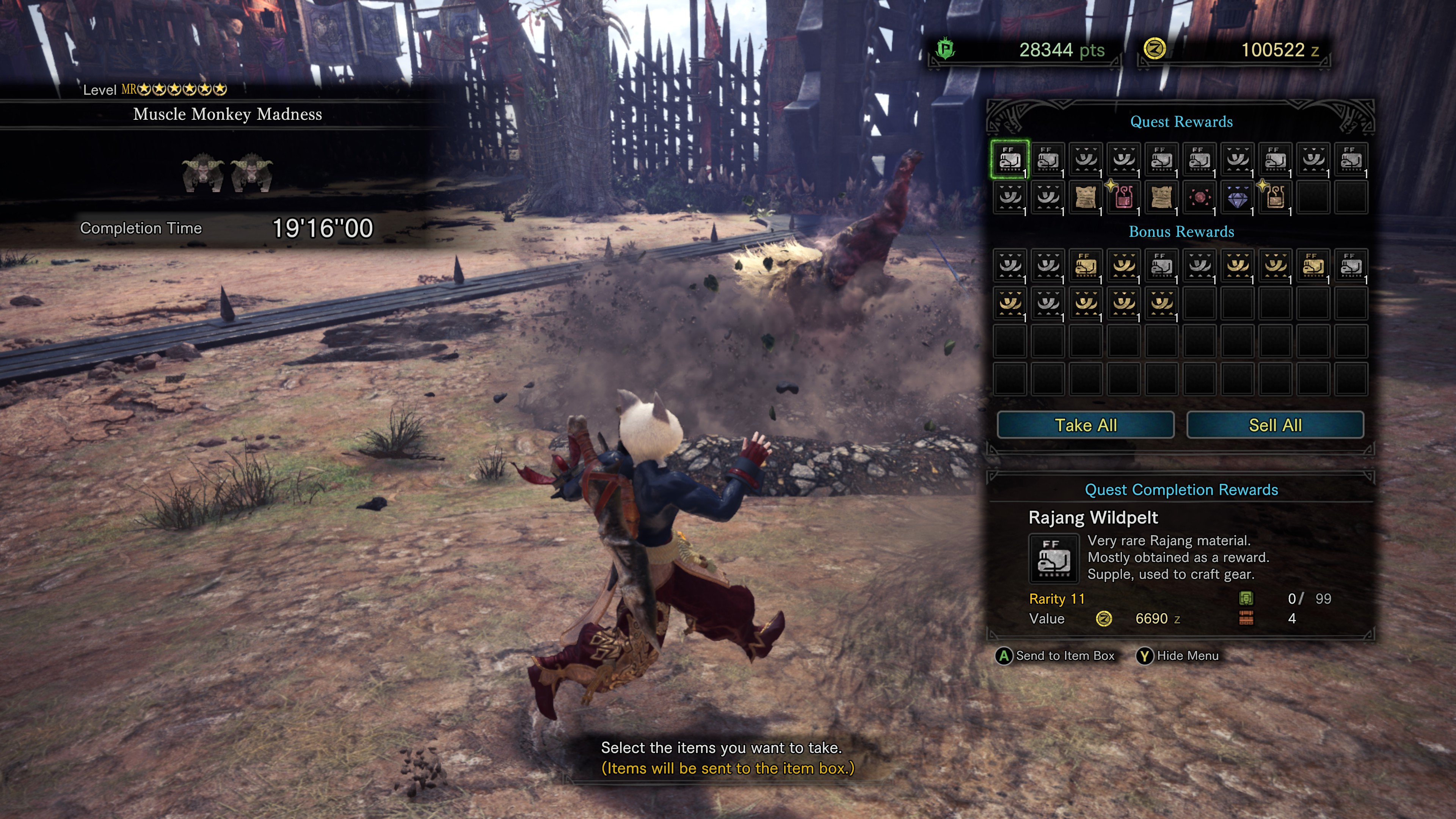Sell all quest rewards
The width and height of the screenshot is (1456, 819).
pyautogui.click(x=1274, y=425)
